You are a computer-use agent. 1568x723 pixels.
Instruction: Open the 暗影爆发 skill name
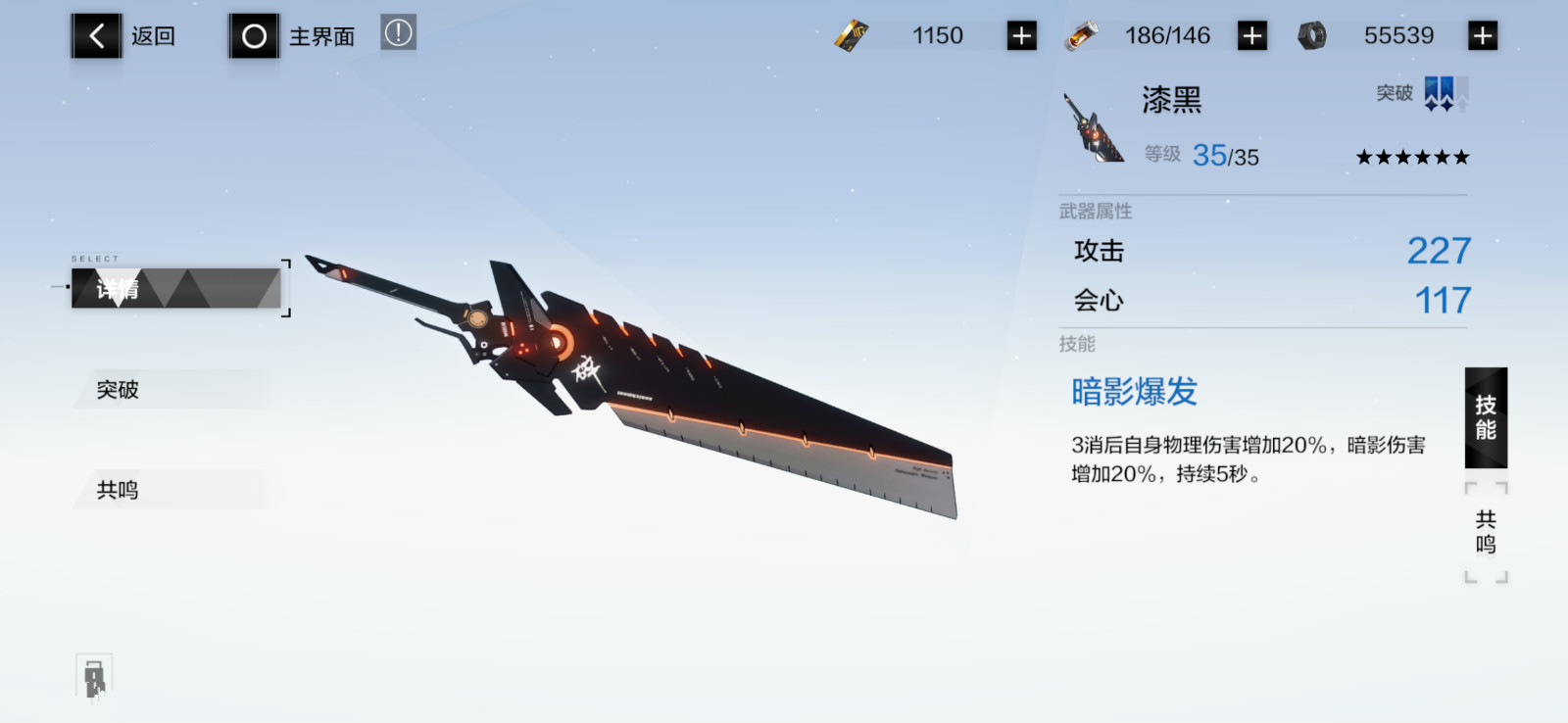coord(1134,390)
